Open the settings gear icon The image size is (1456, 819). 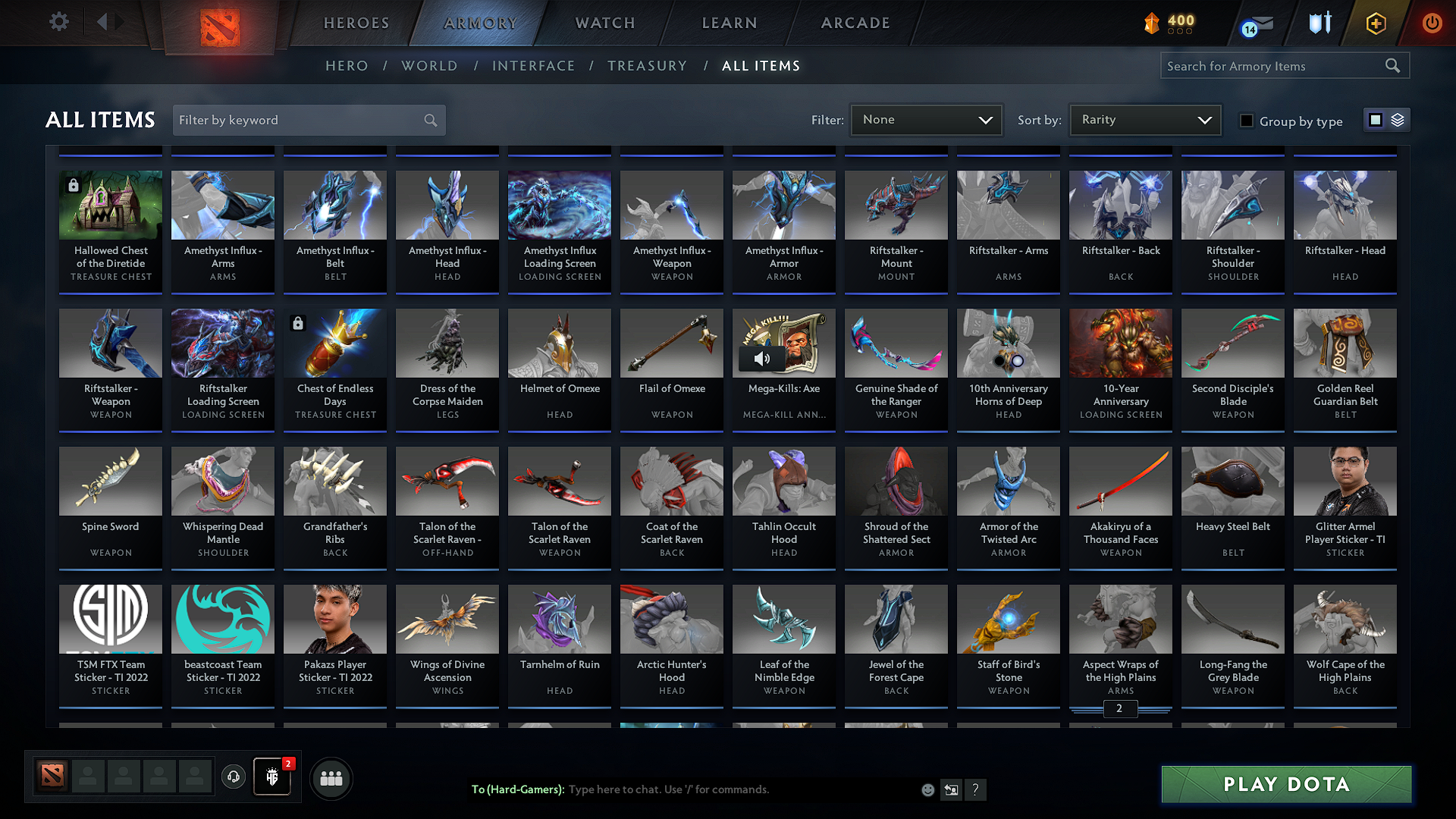(x=59, y=22)
